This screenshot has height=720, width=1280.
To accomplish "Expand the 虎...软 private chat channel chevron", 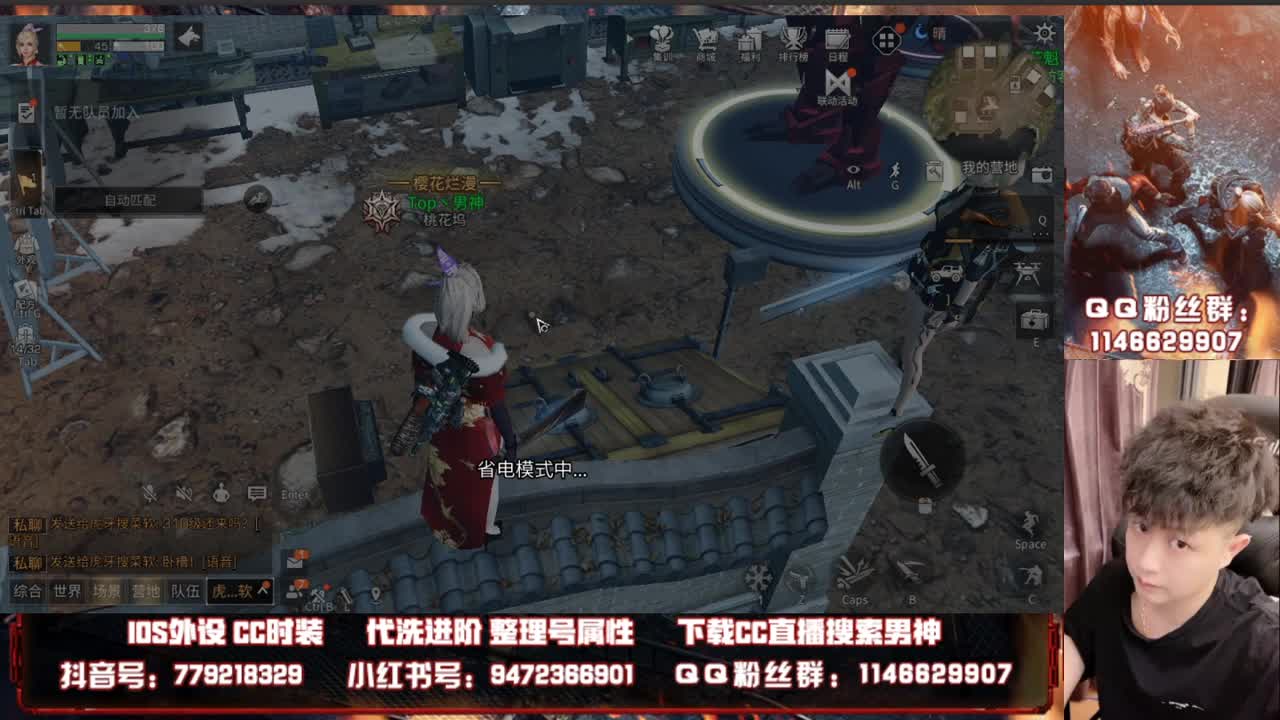I will click(x=263, y=589).
